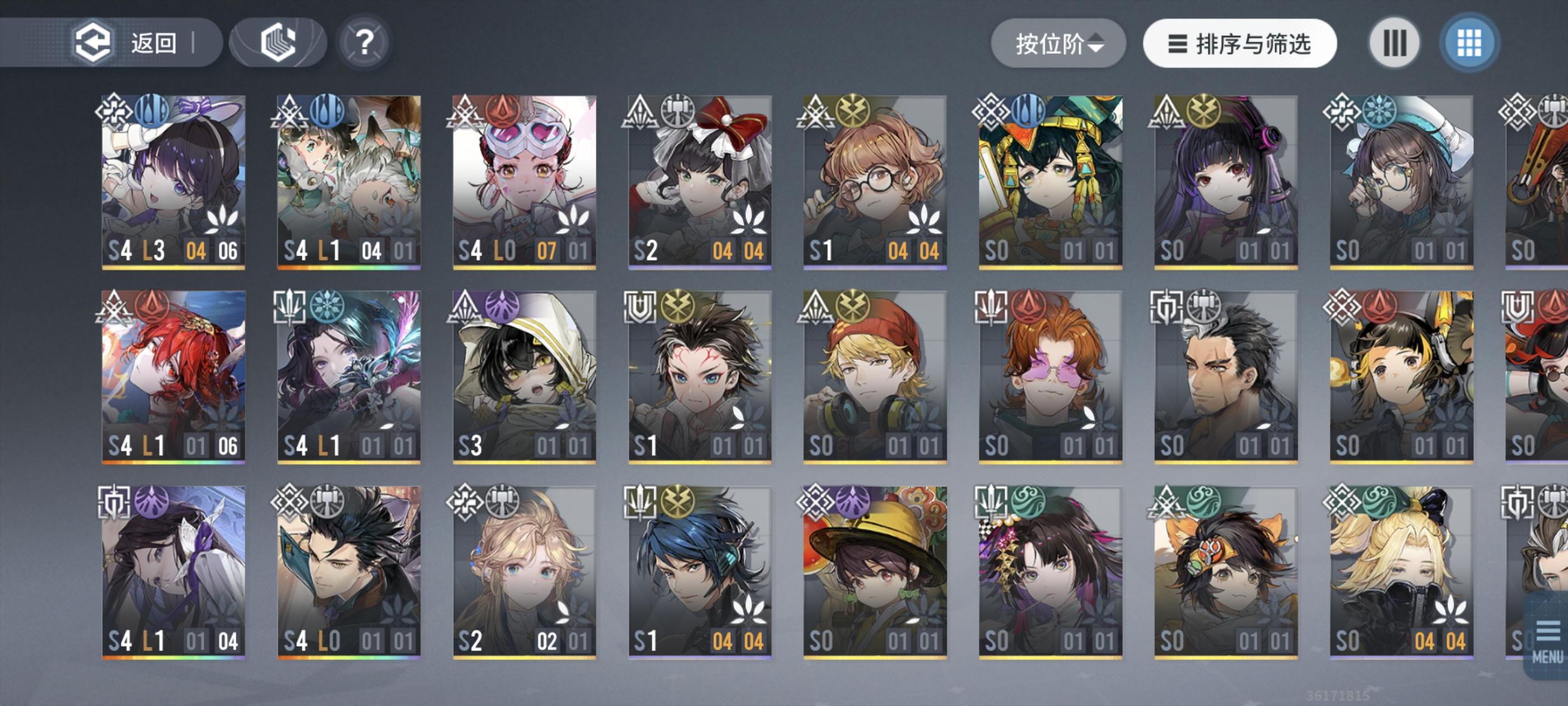
Task: Switch to the list view layout
Action: tap(1394, 43)
